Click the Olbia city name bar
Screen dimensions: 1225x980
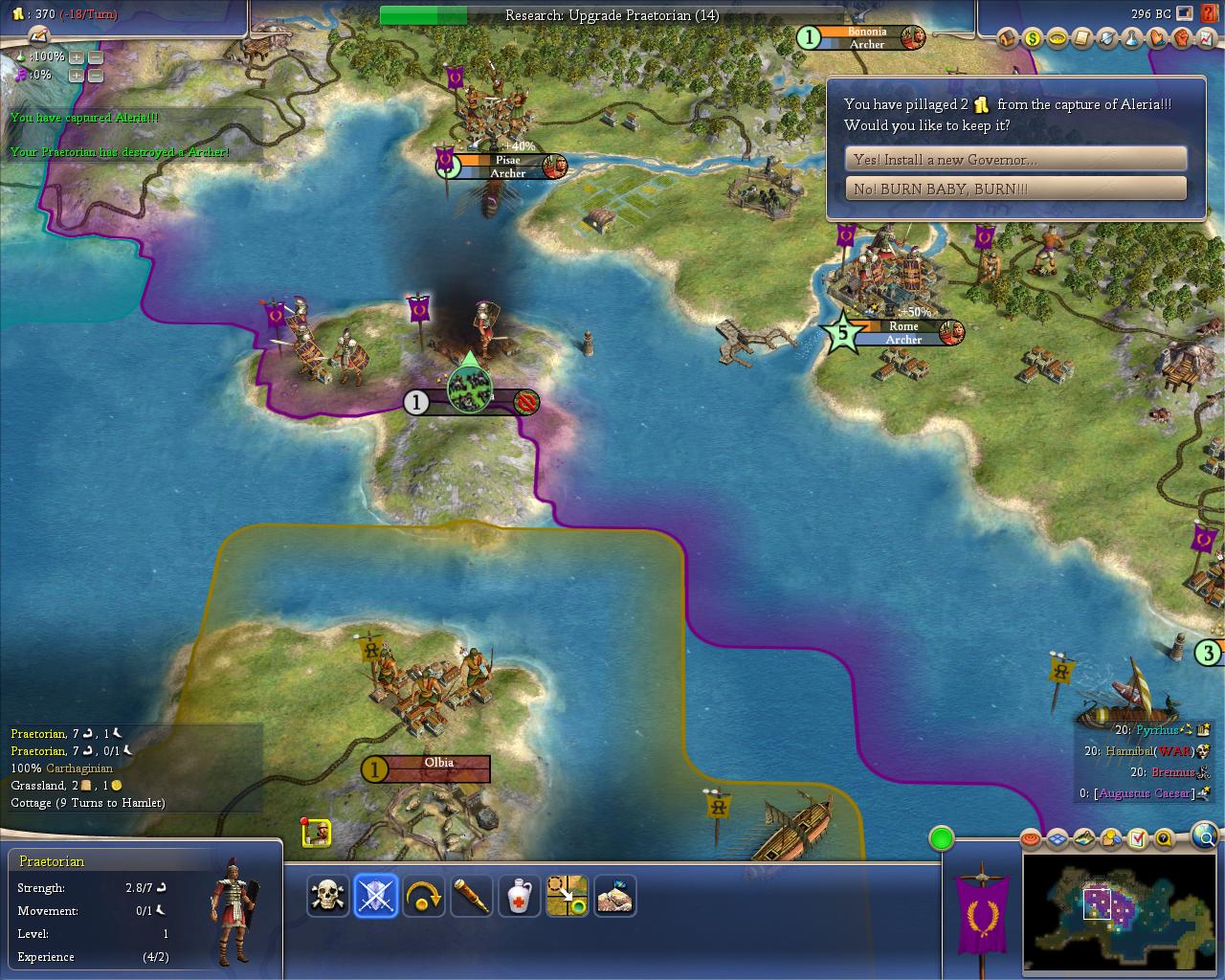pos(438,768)
